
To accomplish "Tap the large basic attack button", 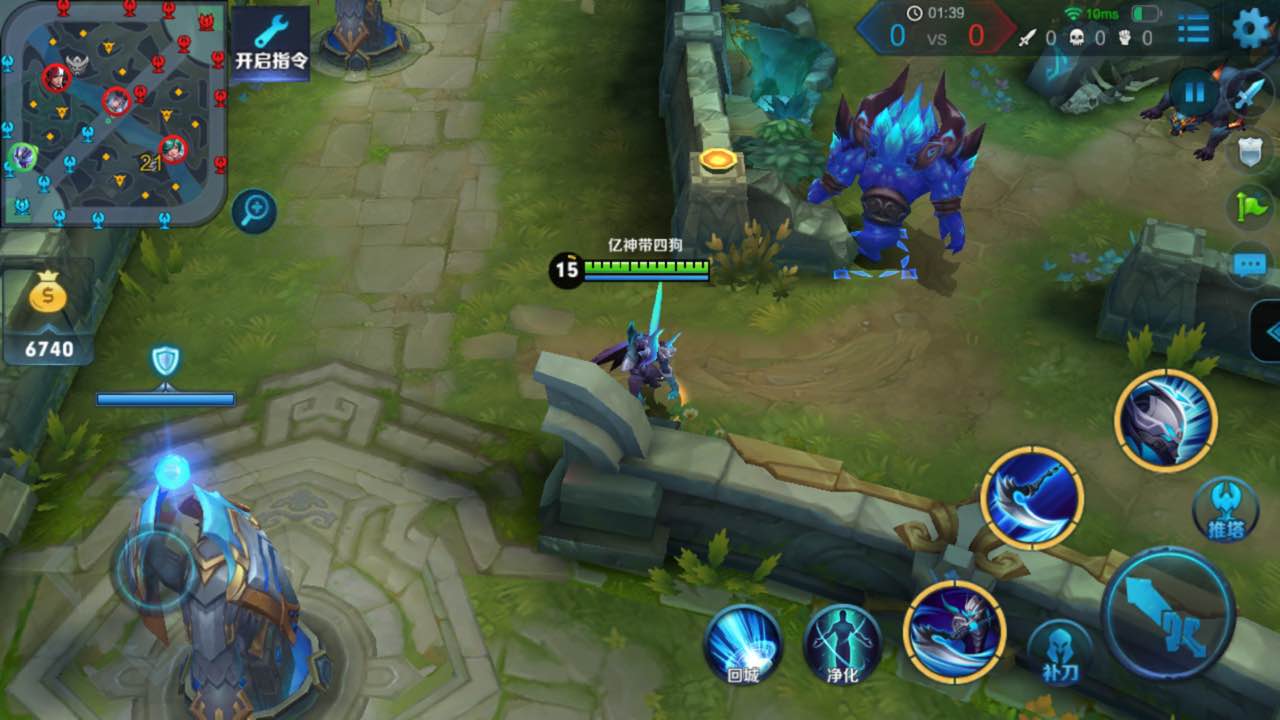I will click(1168, 613).
